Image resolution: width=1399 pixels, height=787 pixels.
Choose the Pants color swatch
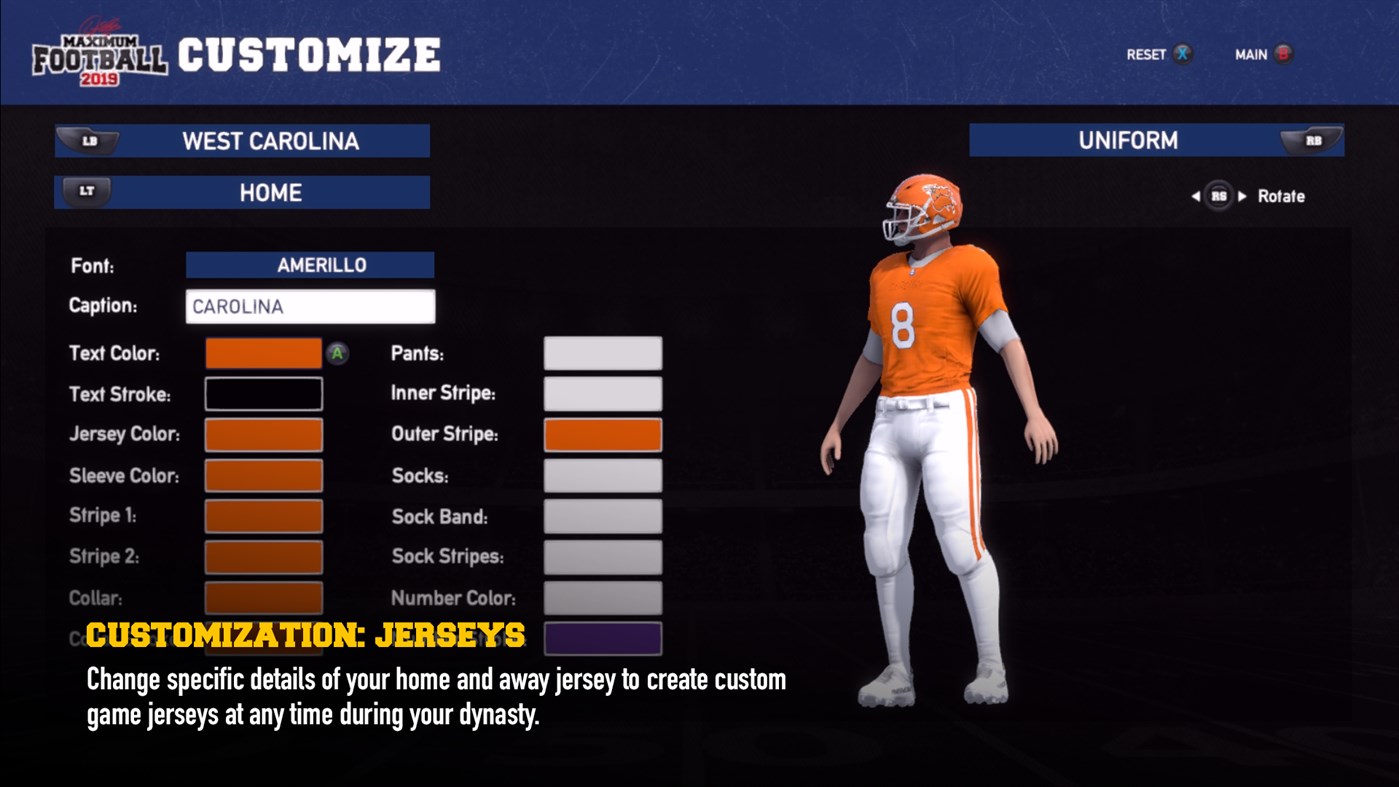602,353
